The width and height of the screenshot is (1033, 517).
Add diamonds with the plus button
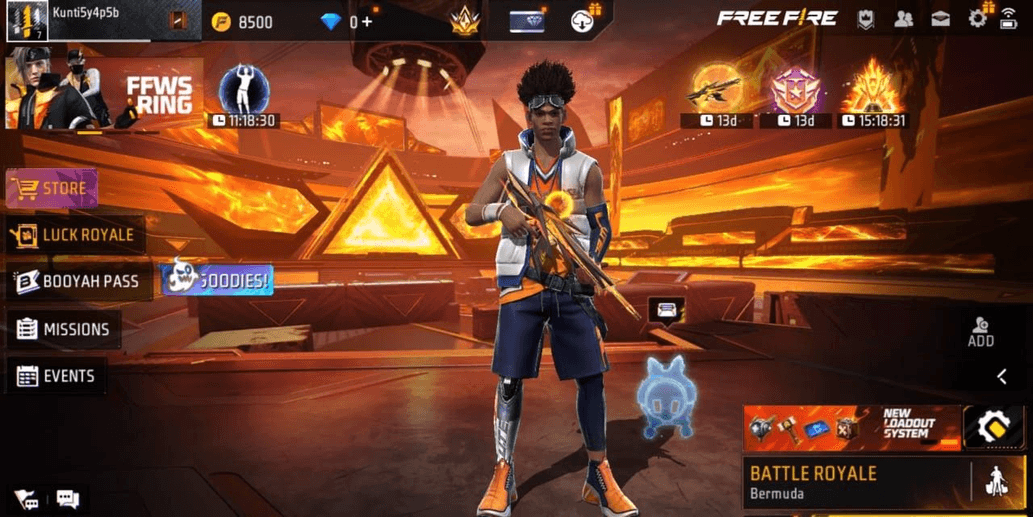[368, 21]
